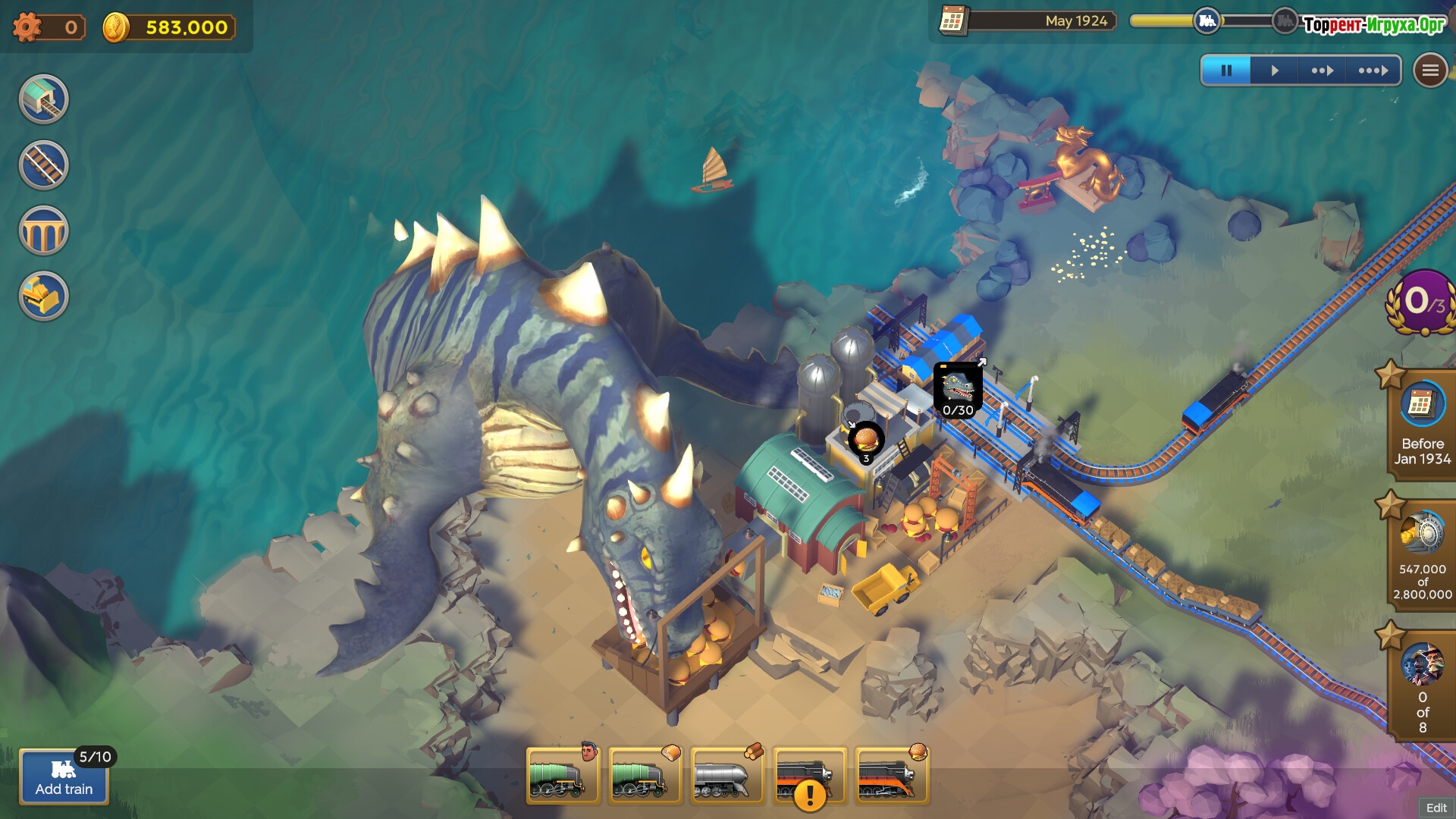Image resolution: width=1456 pixels, height=819 pixels.
Task: Open the hamburger main menu
Action: (1430, 71)
